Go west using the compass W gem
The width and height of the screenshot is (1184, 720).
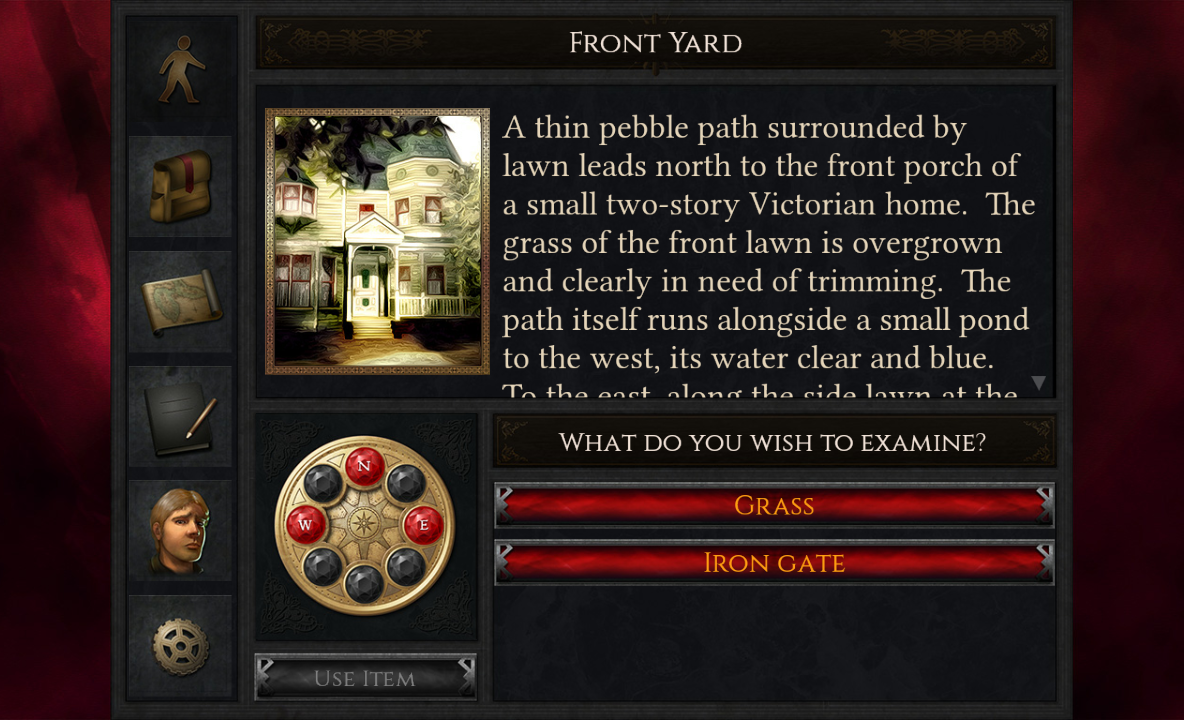(x=307, y=523)
